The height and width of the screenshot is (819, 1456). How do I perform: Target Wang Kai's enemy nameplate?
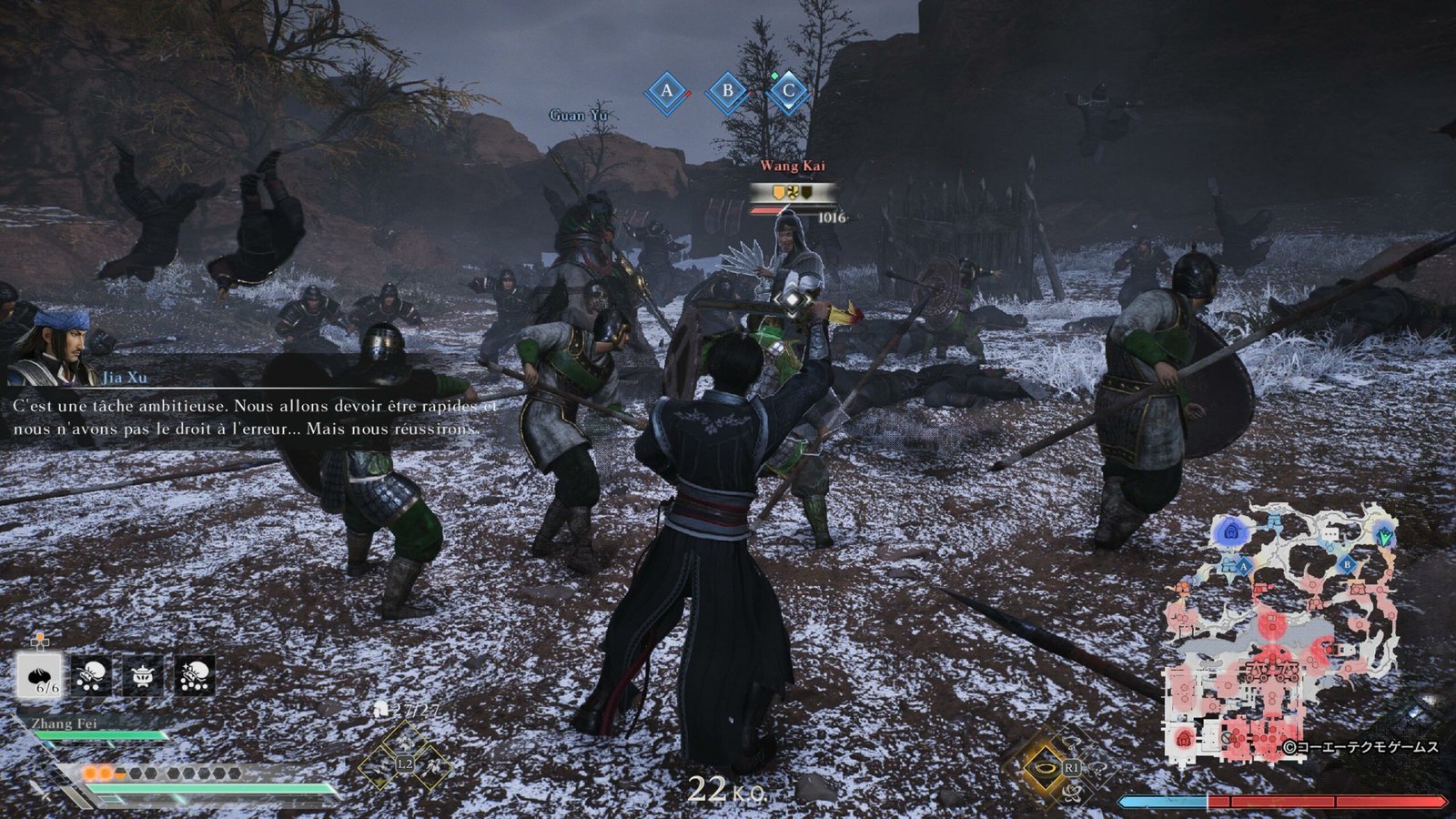click(793, 166)
